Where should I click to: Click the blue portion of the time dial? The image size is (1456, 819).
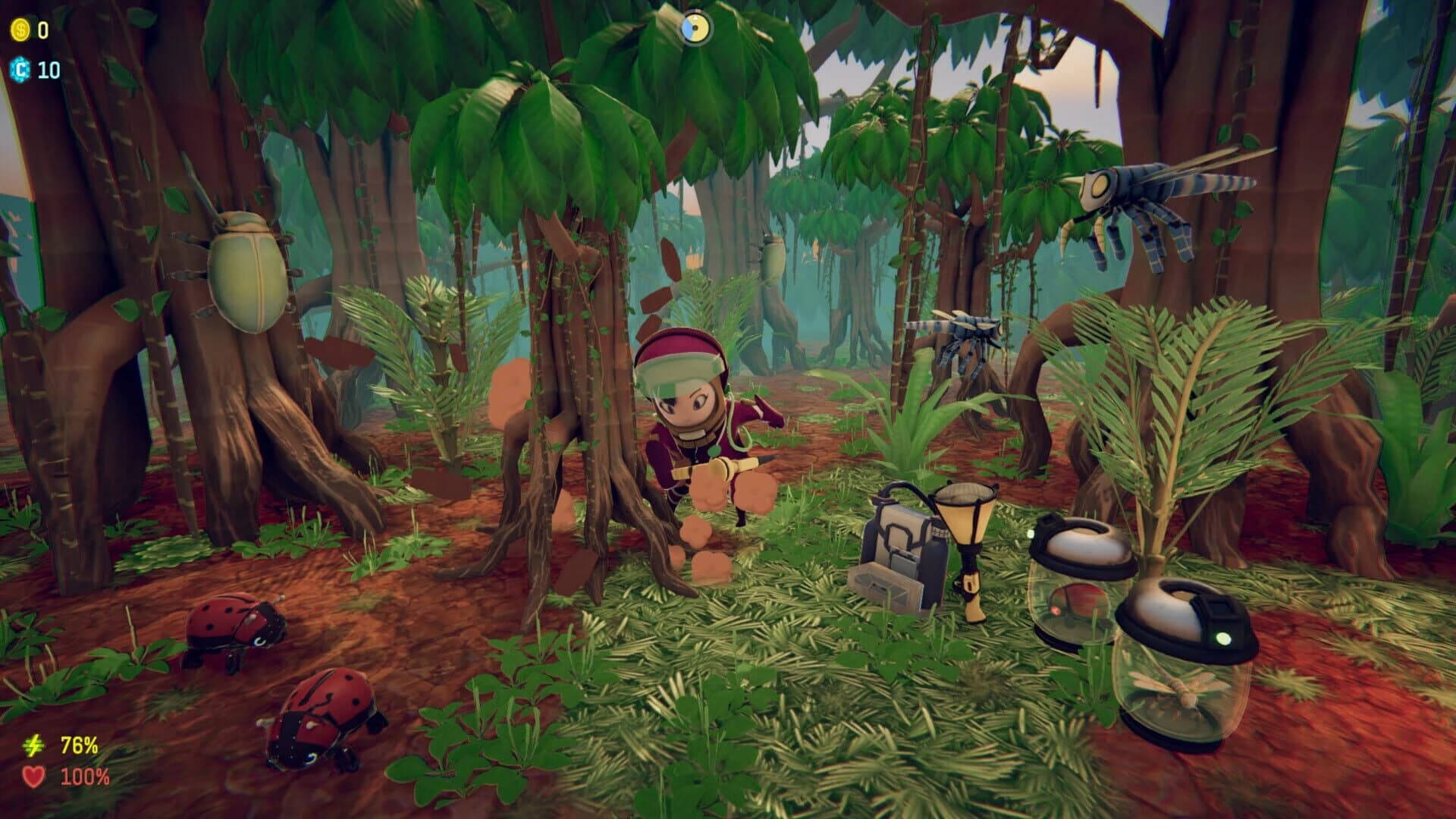(687, 30)
